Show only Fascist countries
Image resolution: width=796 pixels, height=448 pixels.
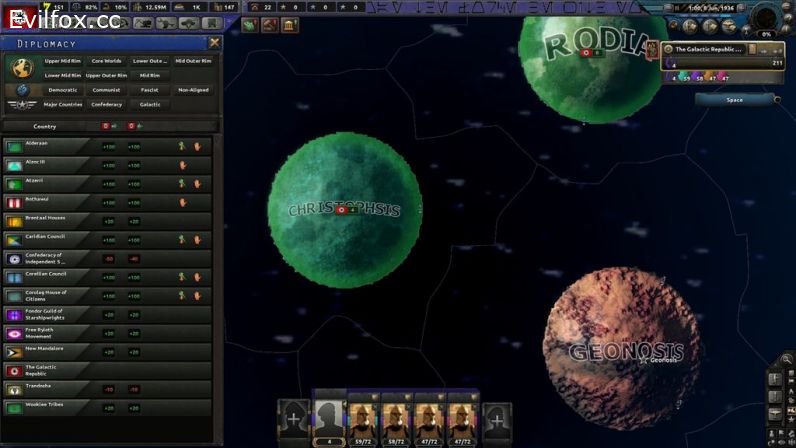(150, 90)
